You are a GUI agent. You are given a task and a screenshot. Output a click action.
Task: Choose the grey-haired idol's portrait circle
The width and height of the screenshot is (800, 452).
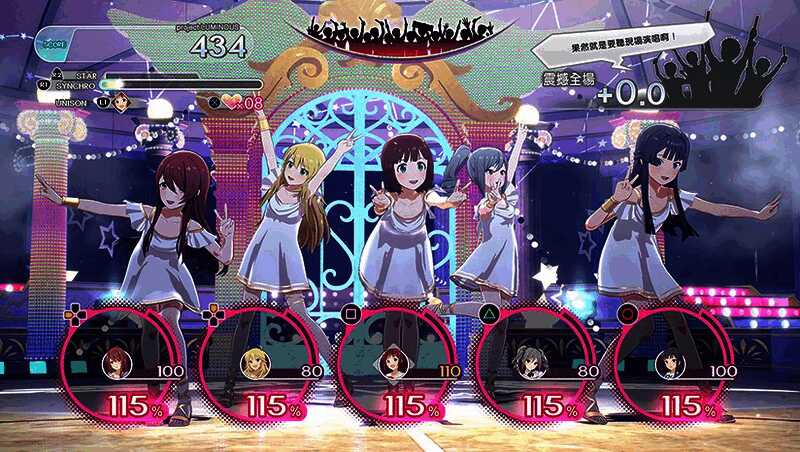529,364
